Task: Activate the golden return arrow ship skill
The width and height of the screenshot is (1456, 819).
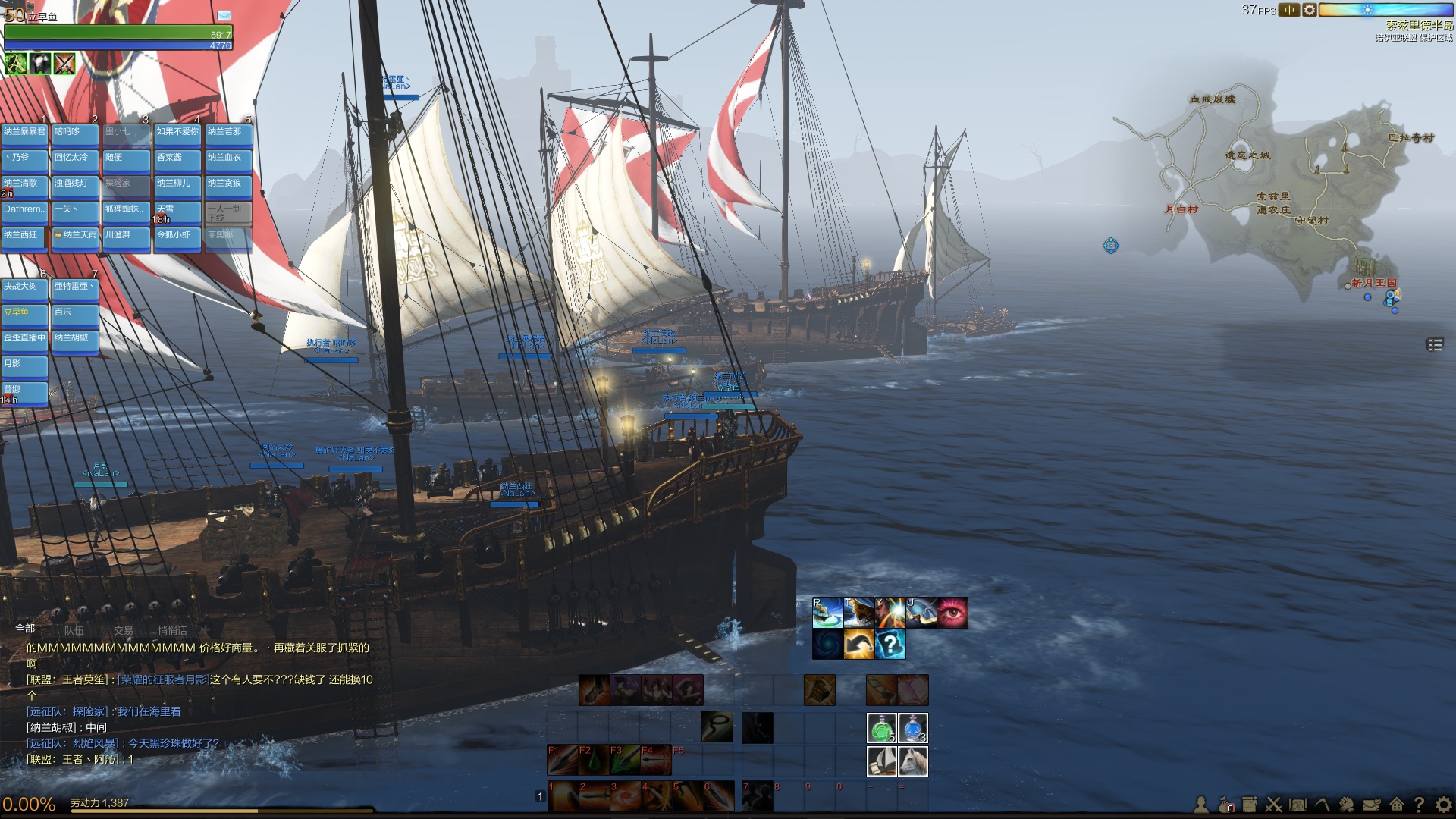Action: (859, 645)
